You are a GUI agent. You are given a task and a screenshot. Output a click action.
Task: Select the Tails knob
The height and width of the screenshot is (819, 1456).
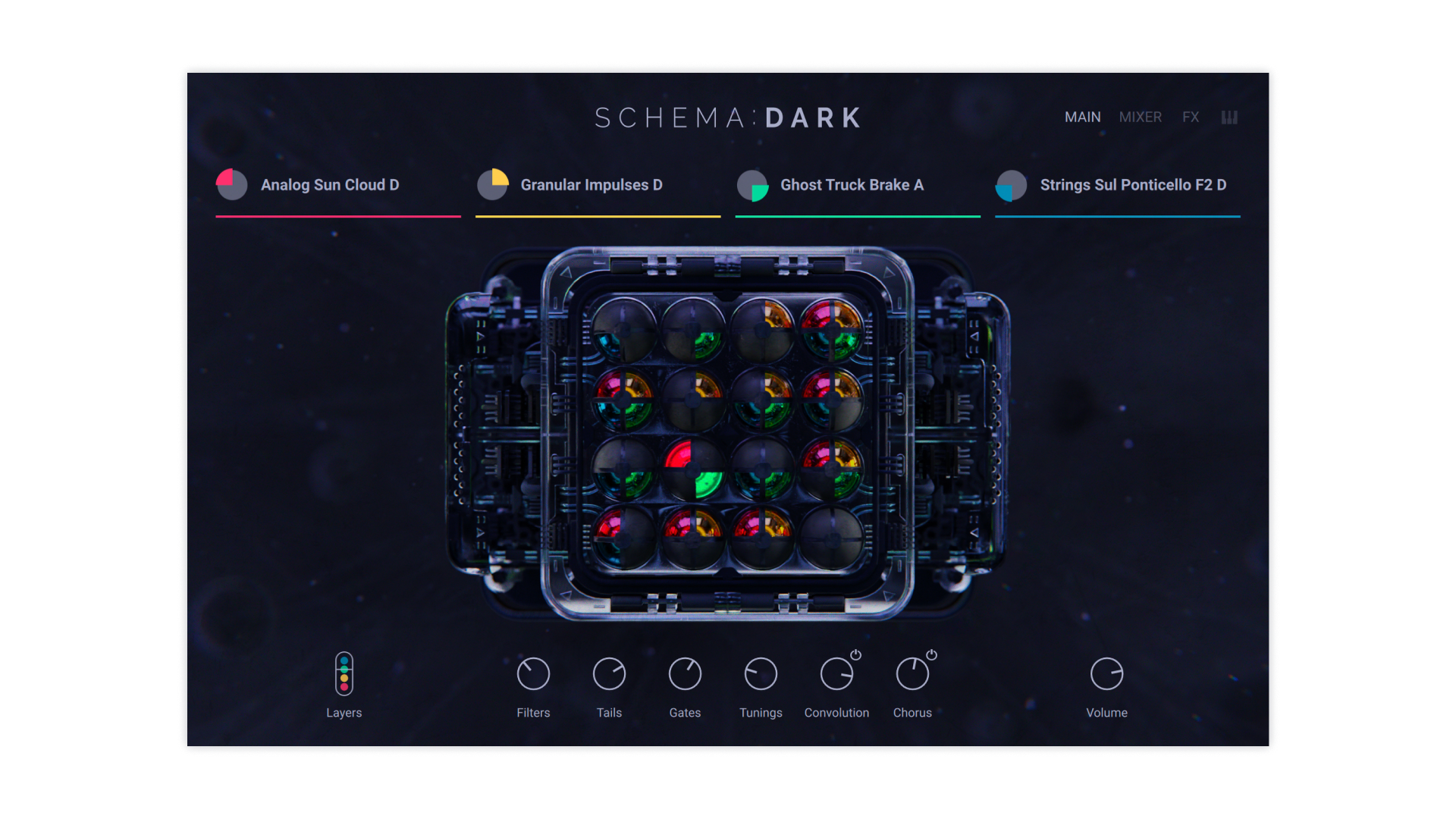pos(609,673)
